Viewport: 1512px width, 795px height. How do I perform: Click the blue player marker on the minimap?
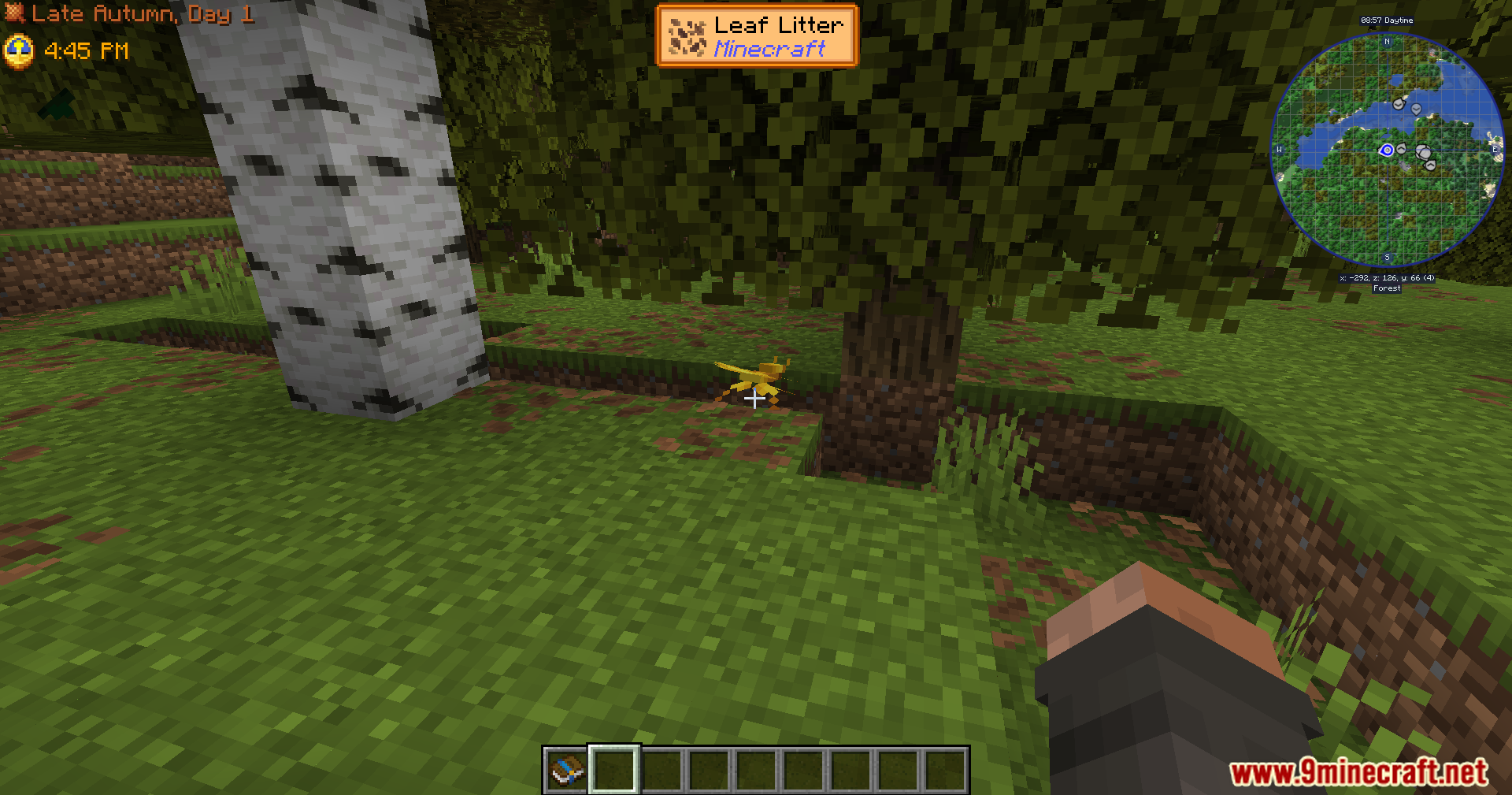tap(1386, 150)
